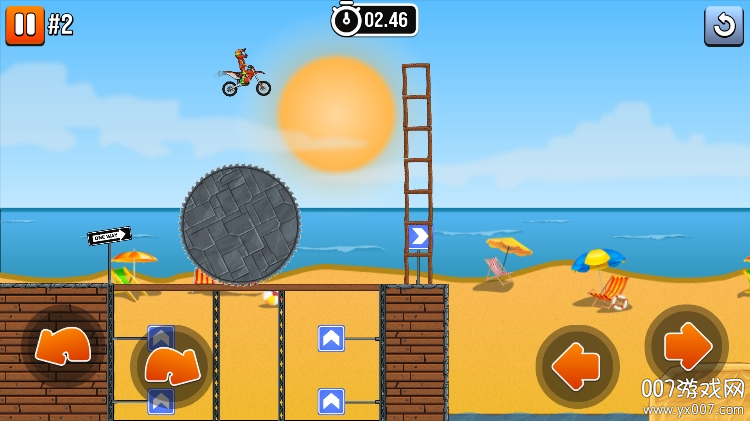This screenshot has height=421, width=750.
Task: Tap the left arrow brake button
Action: click(x=577, y=366)
